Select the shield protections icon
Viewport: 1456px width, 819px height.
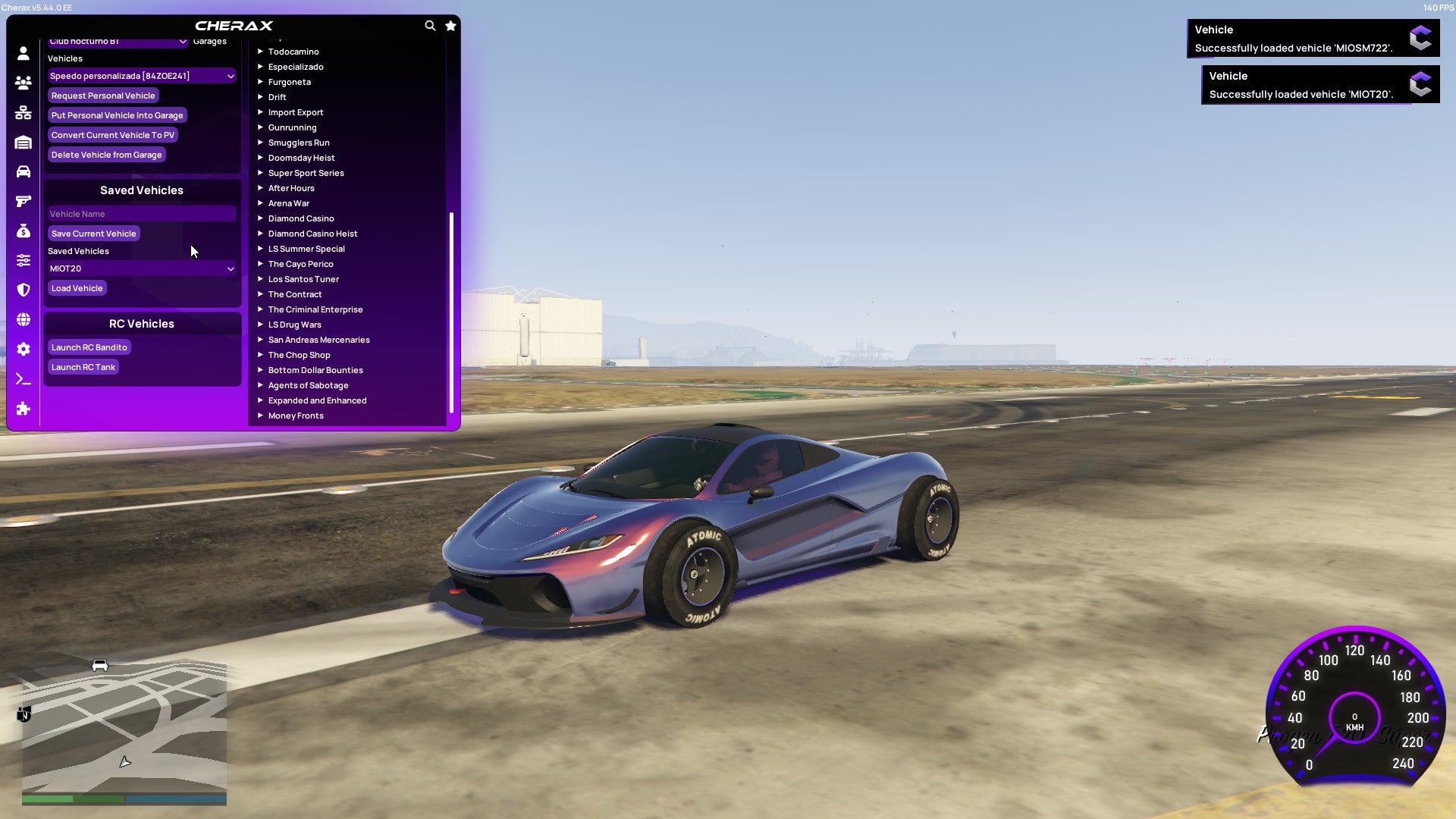point(23,290)
